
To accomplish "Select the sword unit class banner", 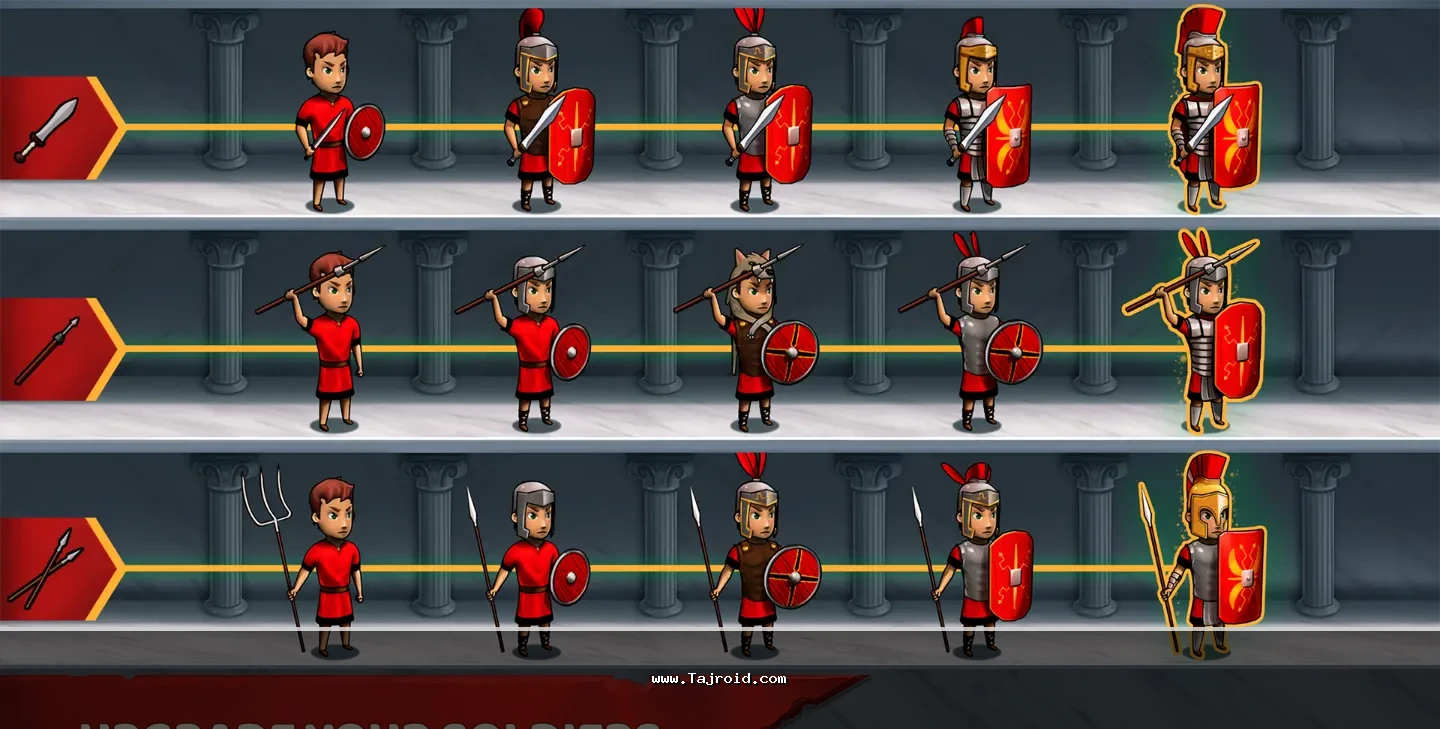I will [55, 127].
